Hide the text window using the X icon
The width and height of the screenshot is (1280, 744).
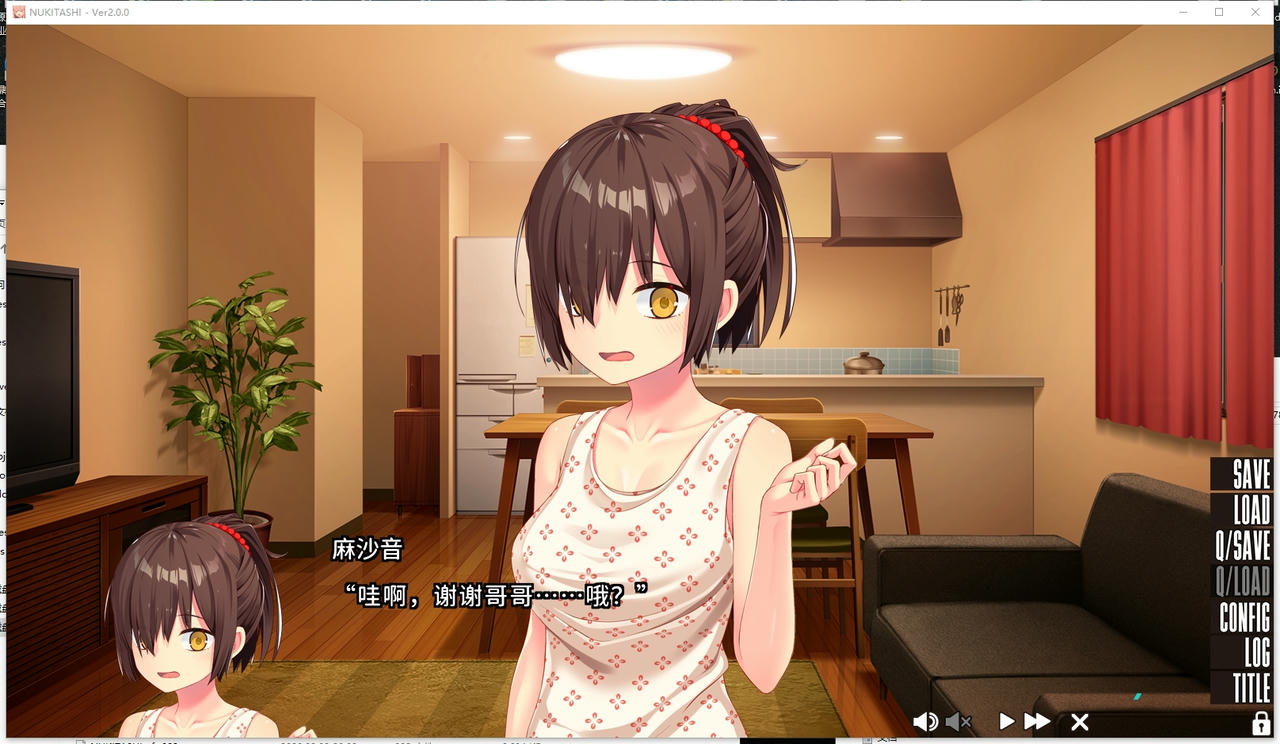[1079, 721]
